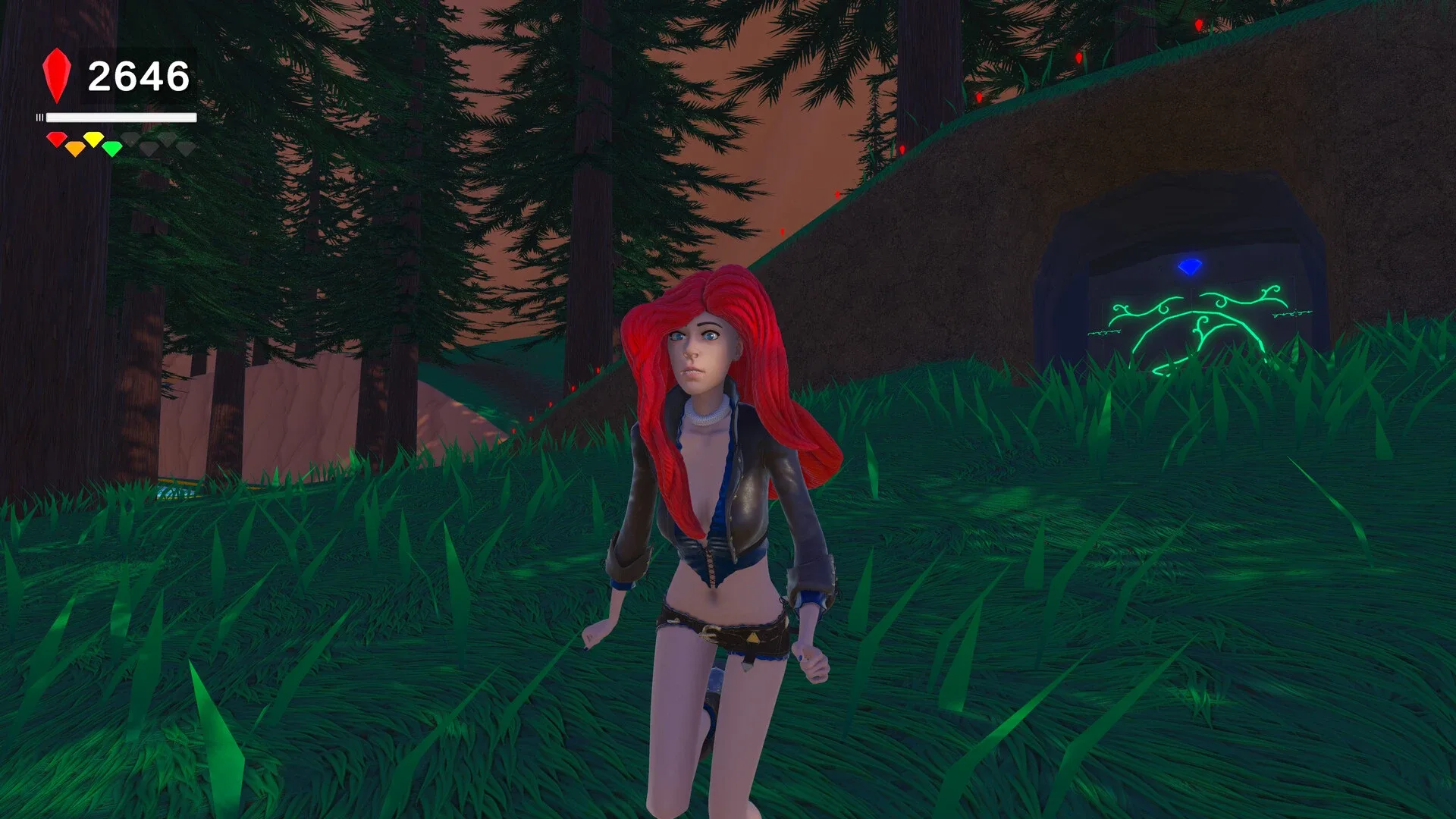Click the red diamond collection indicator
The image size is (1456, 819).
point(56,138)
